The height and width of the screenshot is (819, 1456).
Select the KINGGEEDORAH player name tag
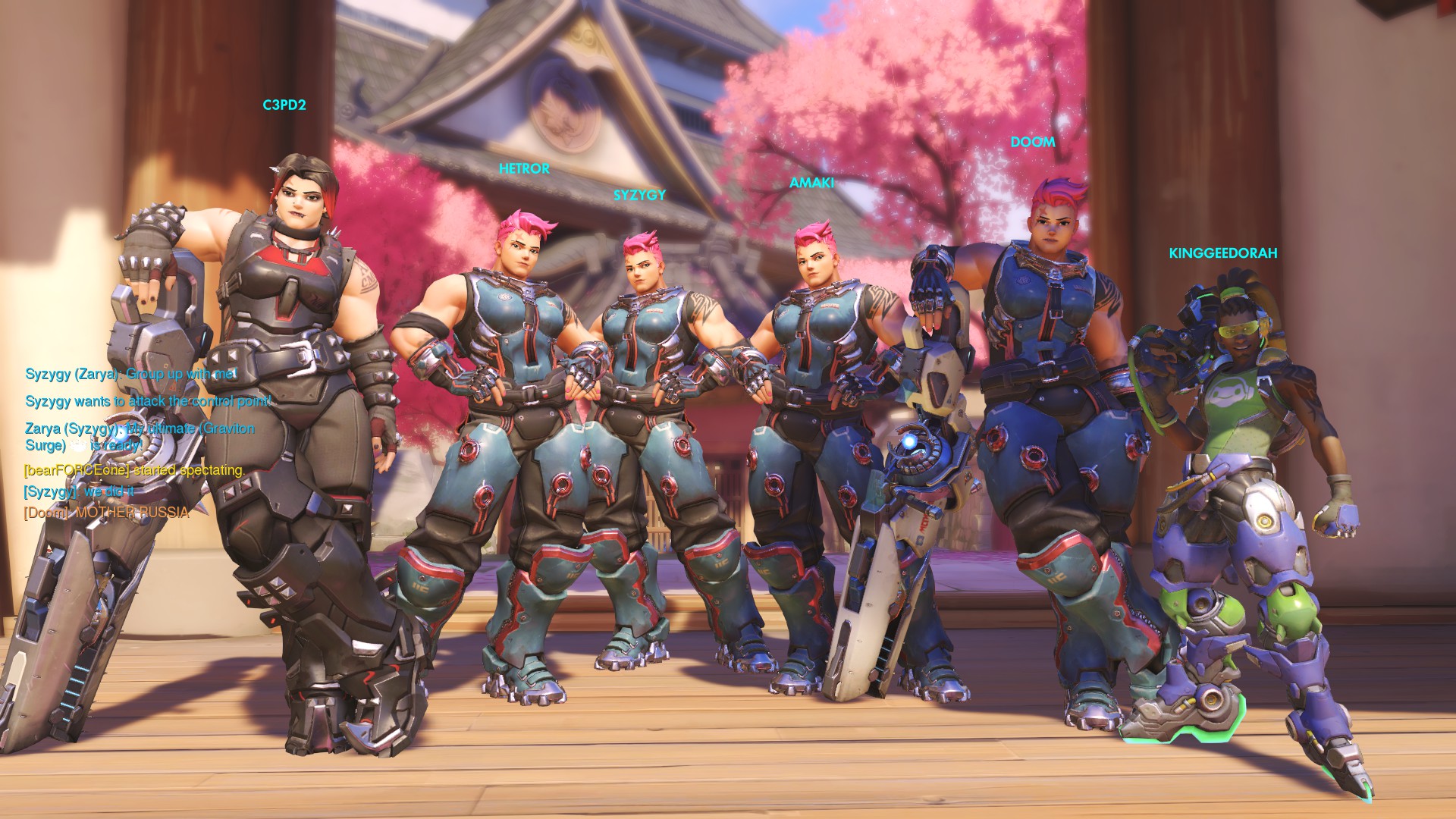click(1222, 253)
